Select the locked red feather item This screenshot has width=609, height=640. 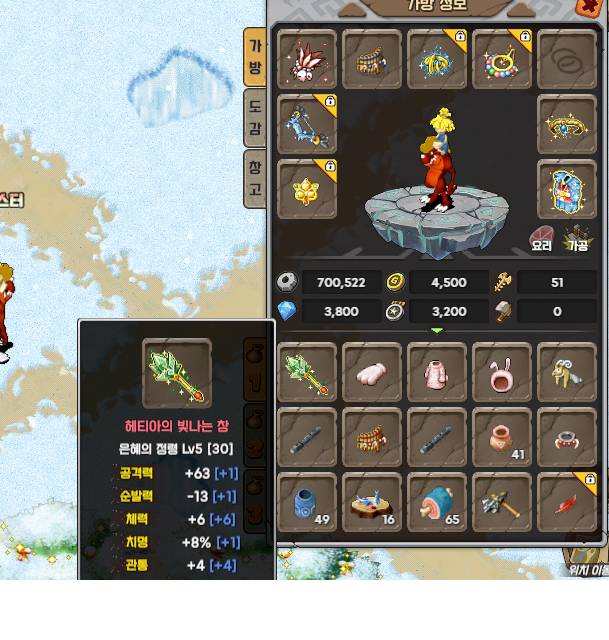point(566,502)
